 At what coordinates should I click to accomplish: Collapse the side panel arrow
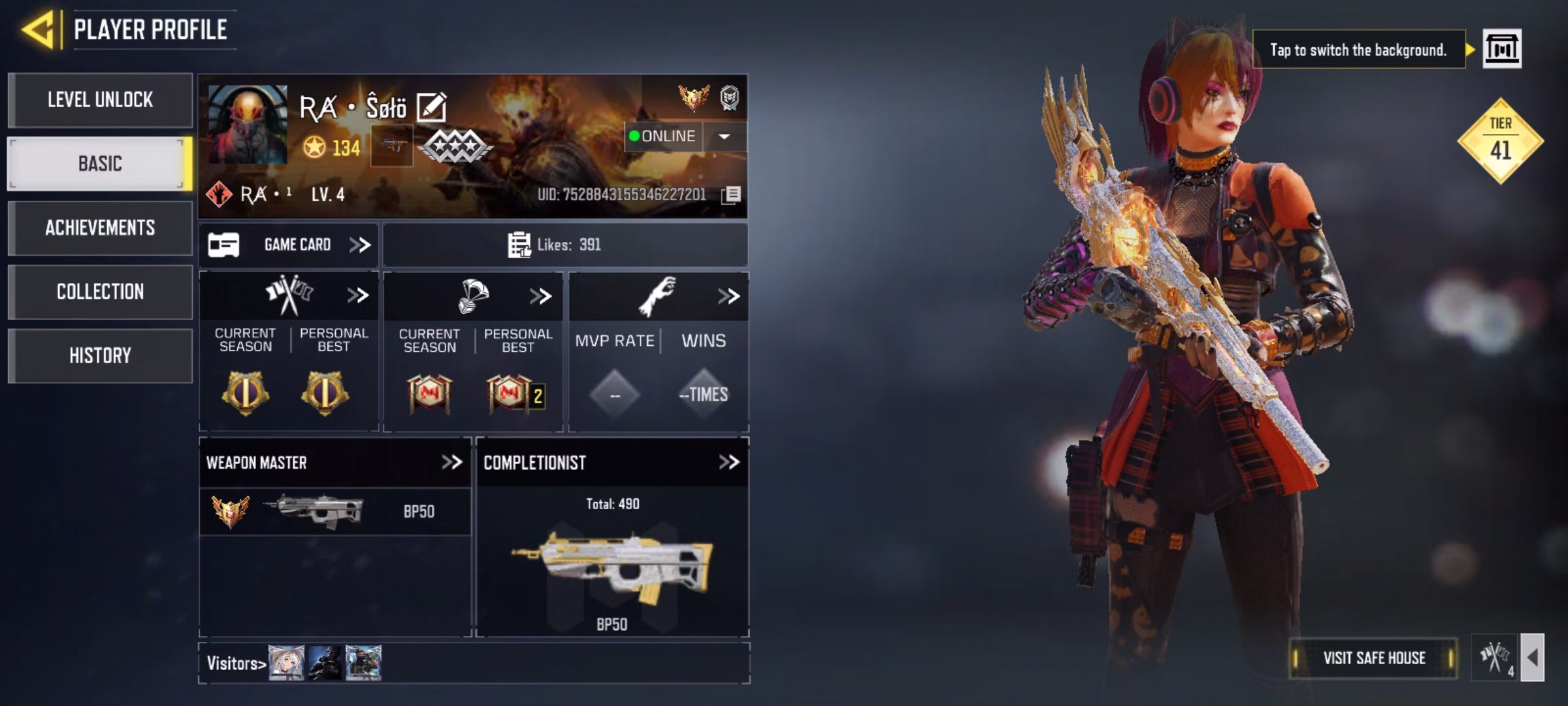pos(1533,658)
